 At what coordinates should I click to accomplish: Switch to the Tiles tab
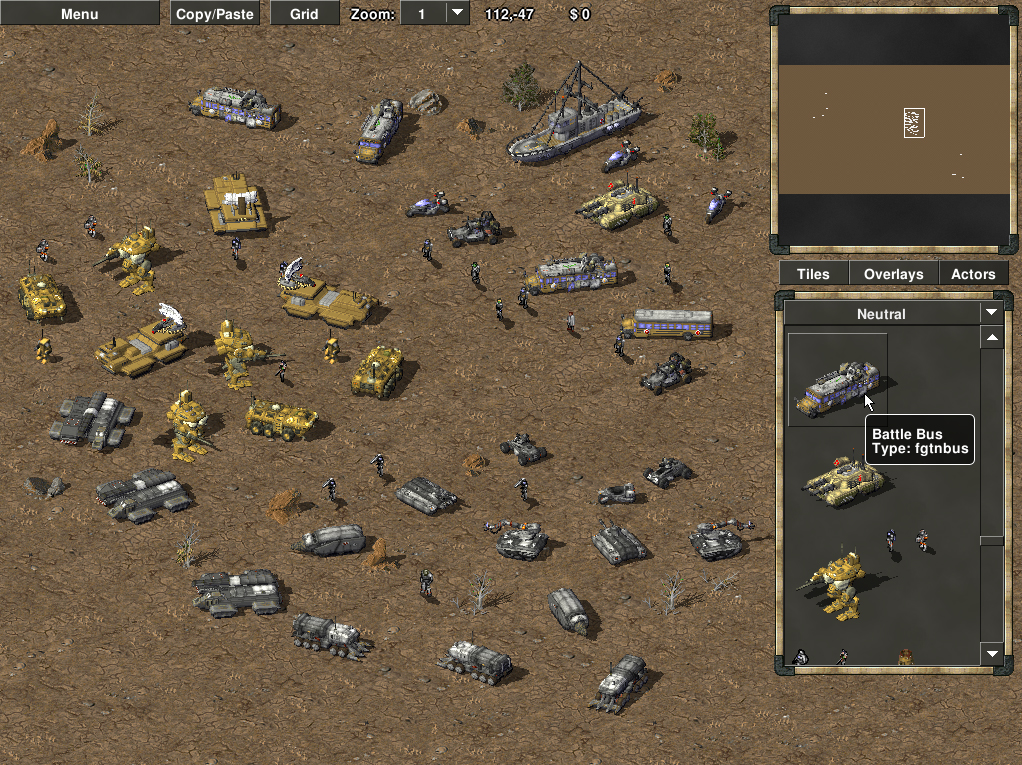click(813, 274)
